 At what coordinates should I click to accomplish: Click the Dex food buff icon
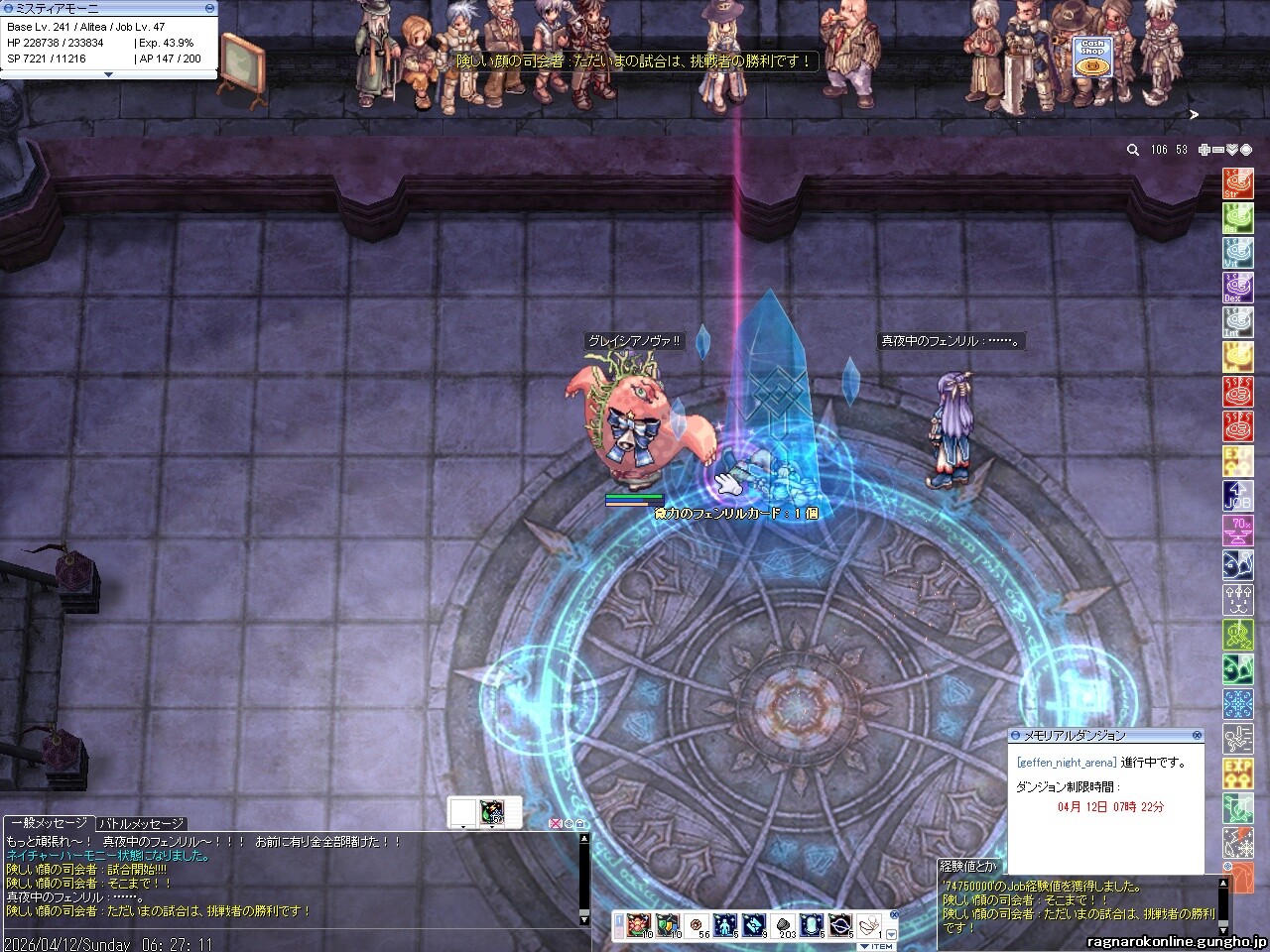coord(1237,288)
